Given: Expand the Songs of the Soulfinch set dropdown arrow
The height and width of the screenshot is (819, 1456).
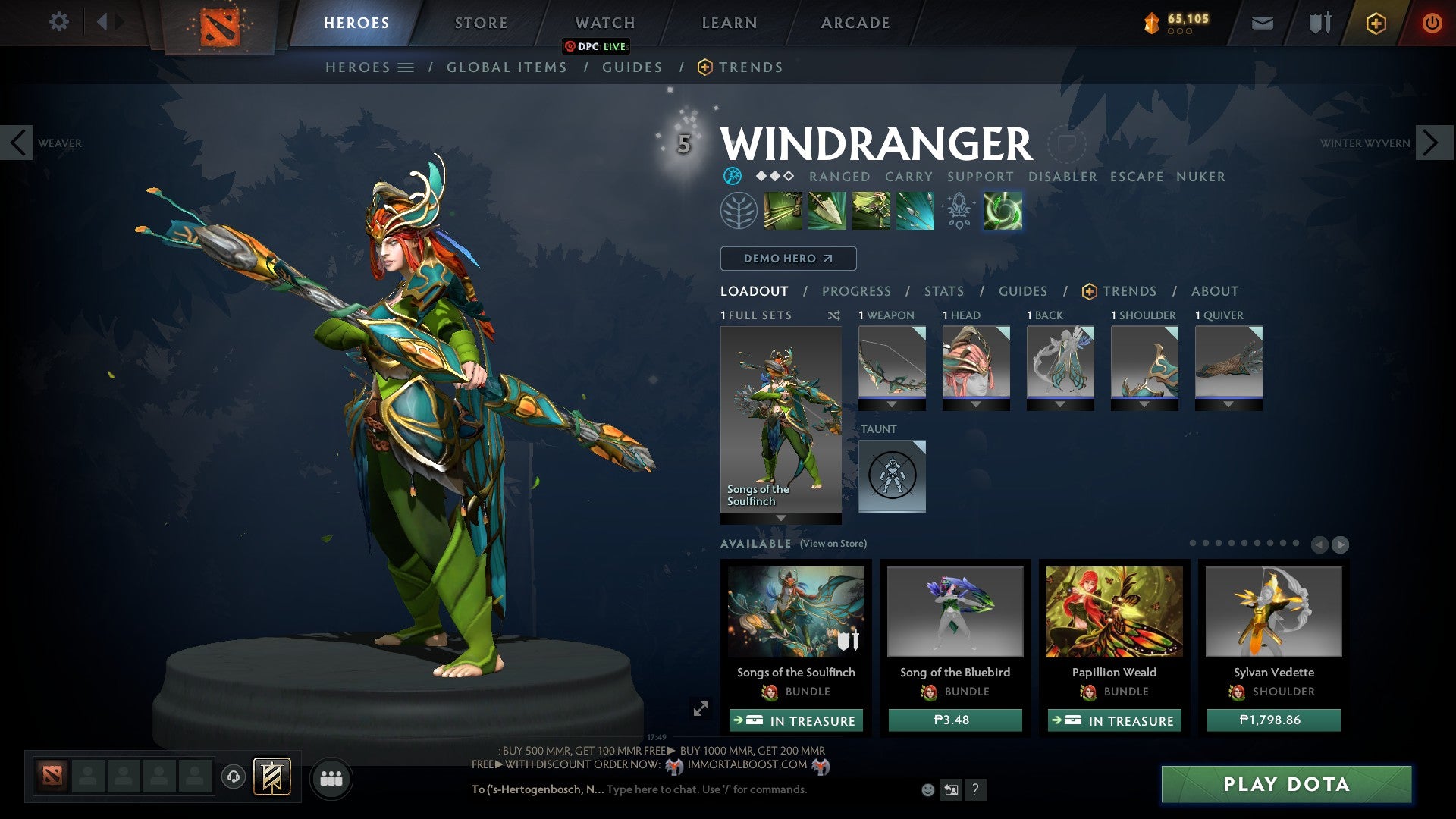Looking at the screenshot, I should [780, 516].
